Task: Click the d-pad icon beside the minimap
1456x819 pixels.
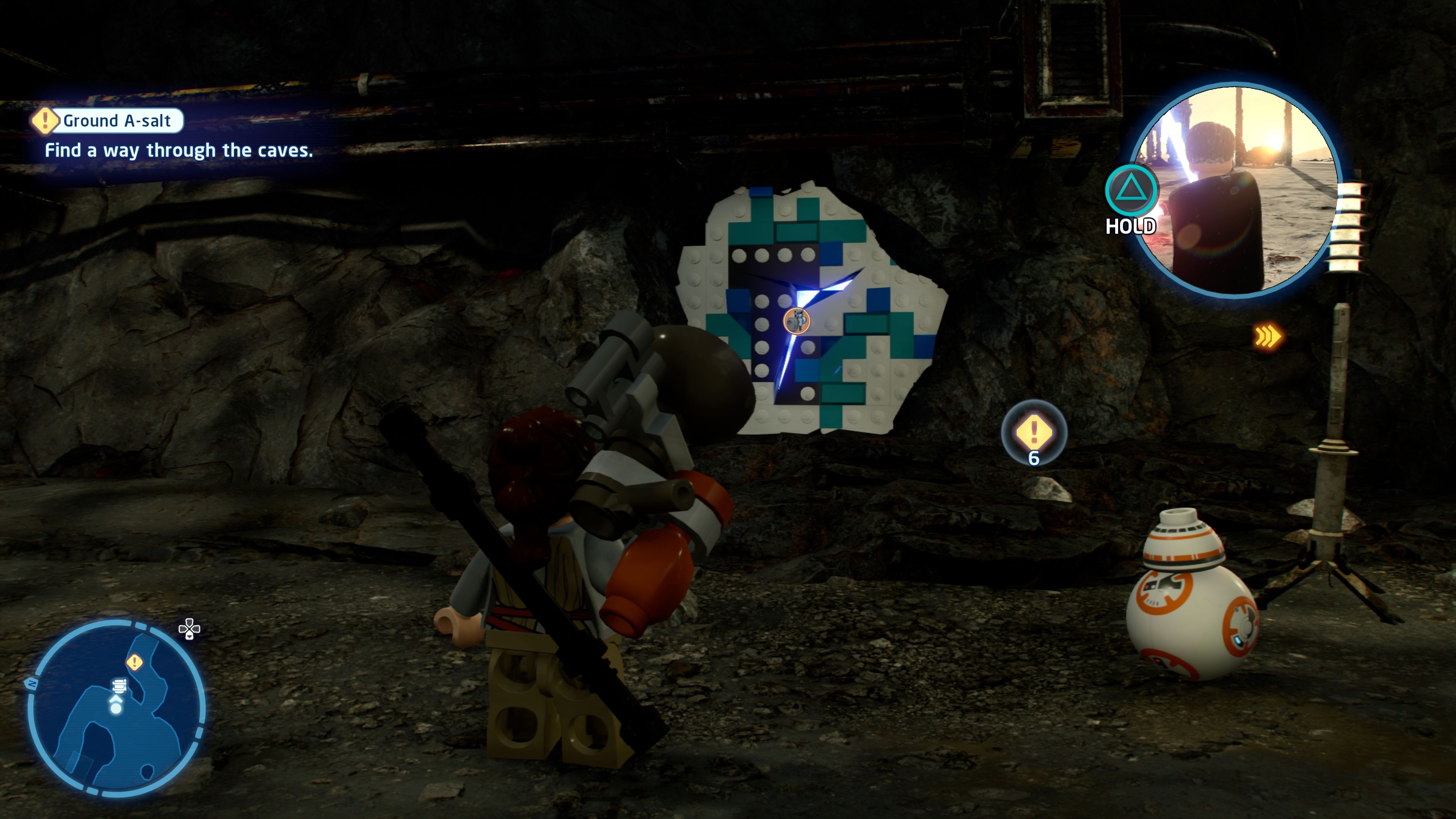Action: pos(189,629)
